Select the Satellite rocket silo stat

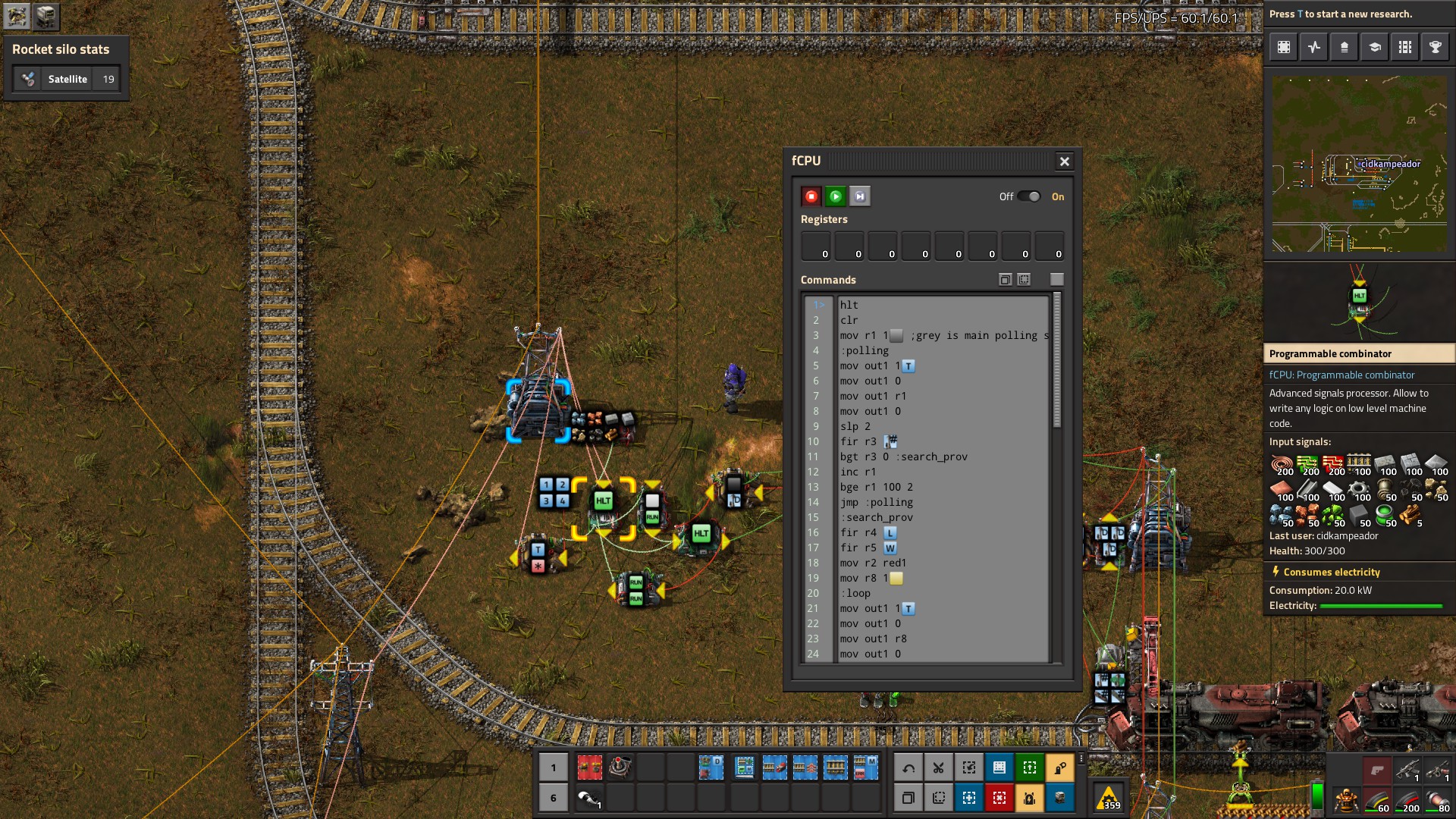(67, 79)
